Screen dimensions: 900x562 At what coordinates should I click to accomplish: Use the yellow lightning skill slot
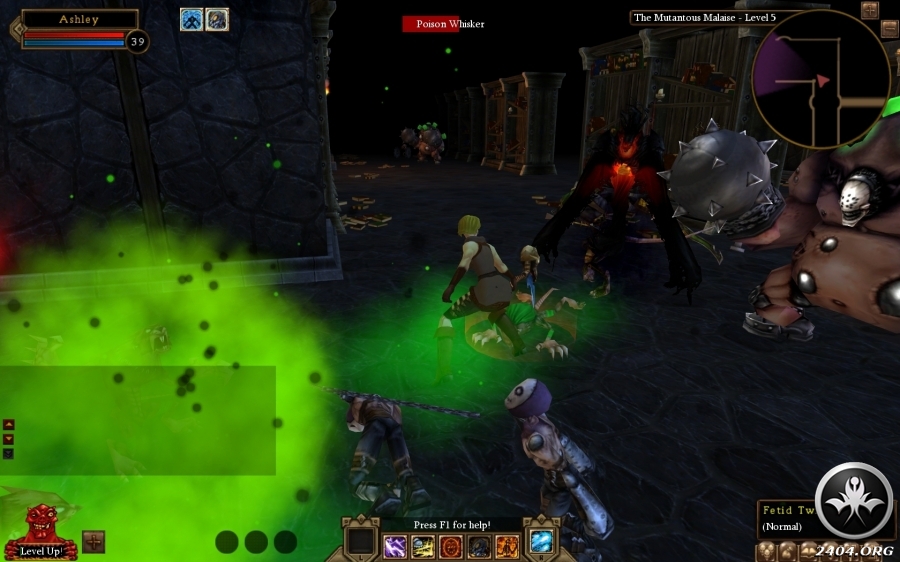coord(424,546)
